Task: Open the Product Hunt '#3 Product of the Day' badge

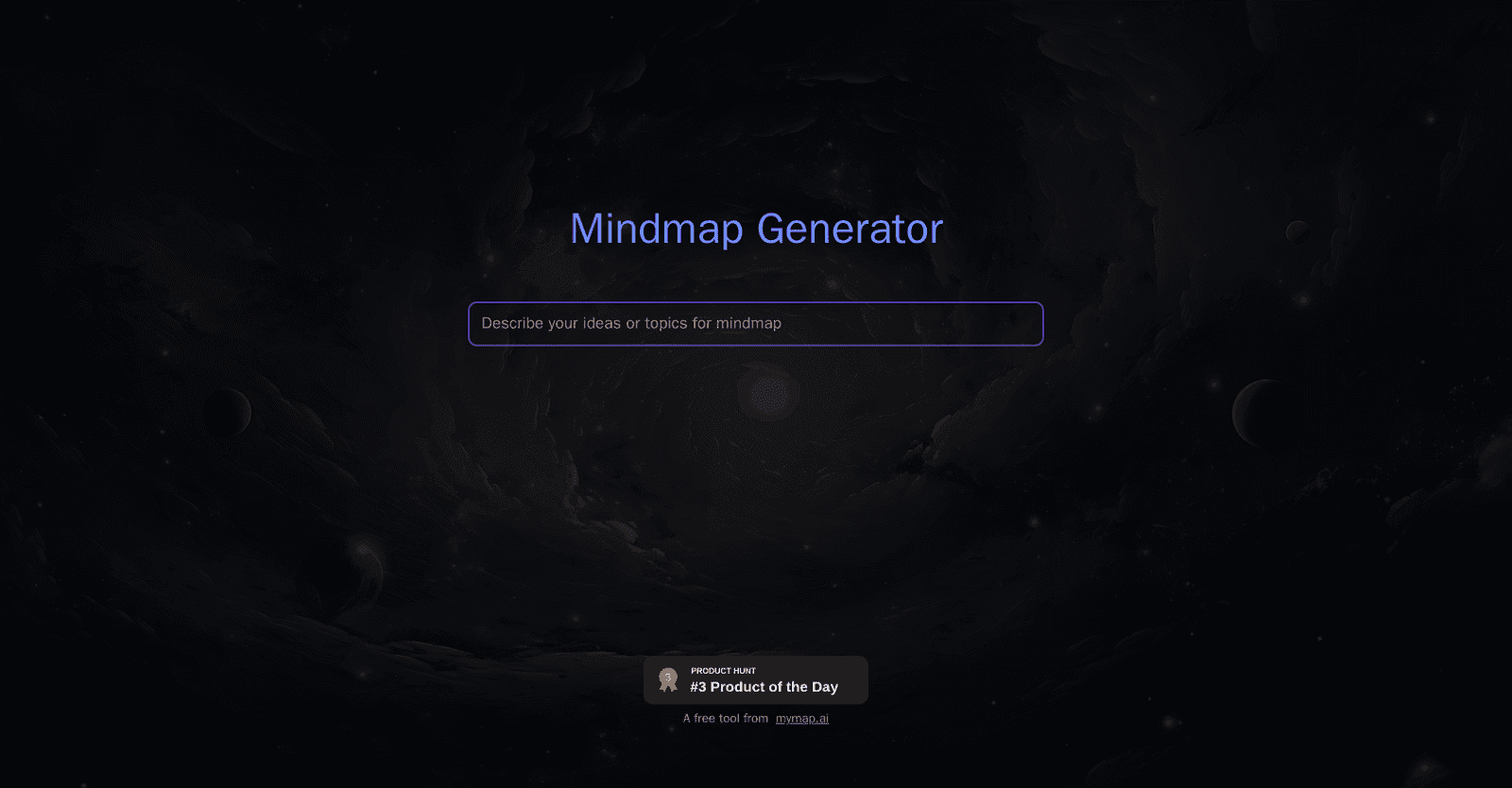Action: coord(755,679)
